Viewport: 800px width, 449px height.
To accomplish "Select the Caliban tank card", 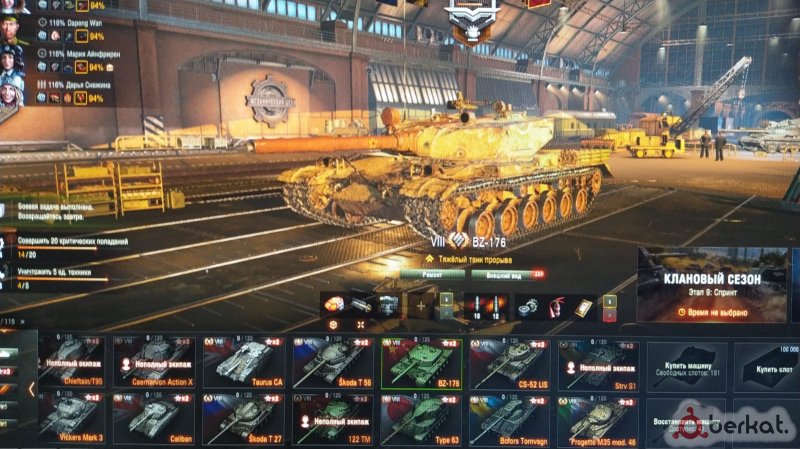I will coord(156,417).
